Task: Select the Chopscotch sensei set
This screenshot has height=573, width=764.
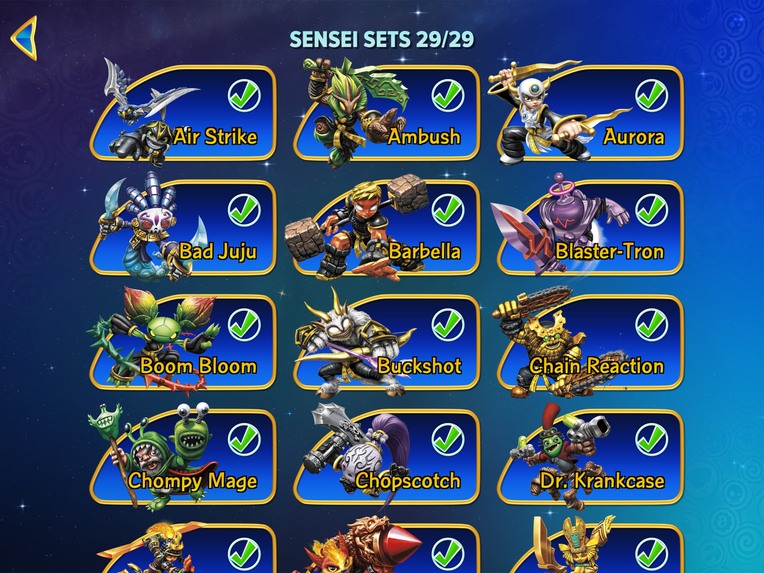Action: tap(388, 458)
